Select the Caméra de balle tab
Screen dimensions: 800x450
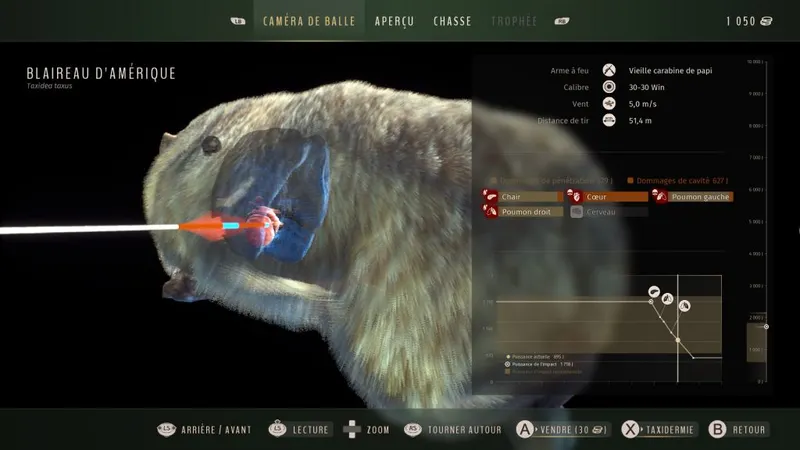pos(309,21)
